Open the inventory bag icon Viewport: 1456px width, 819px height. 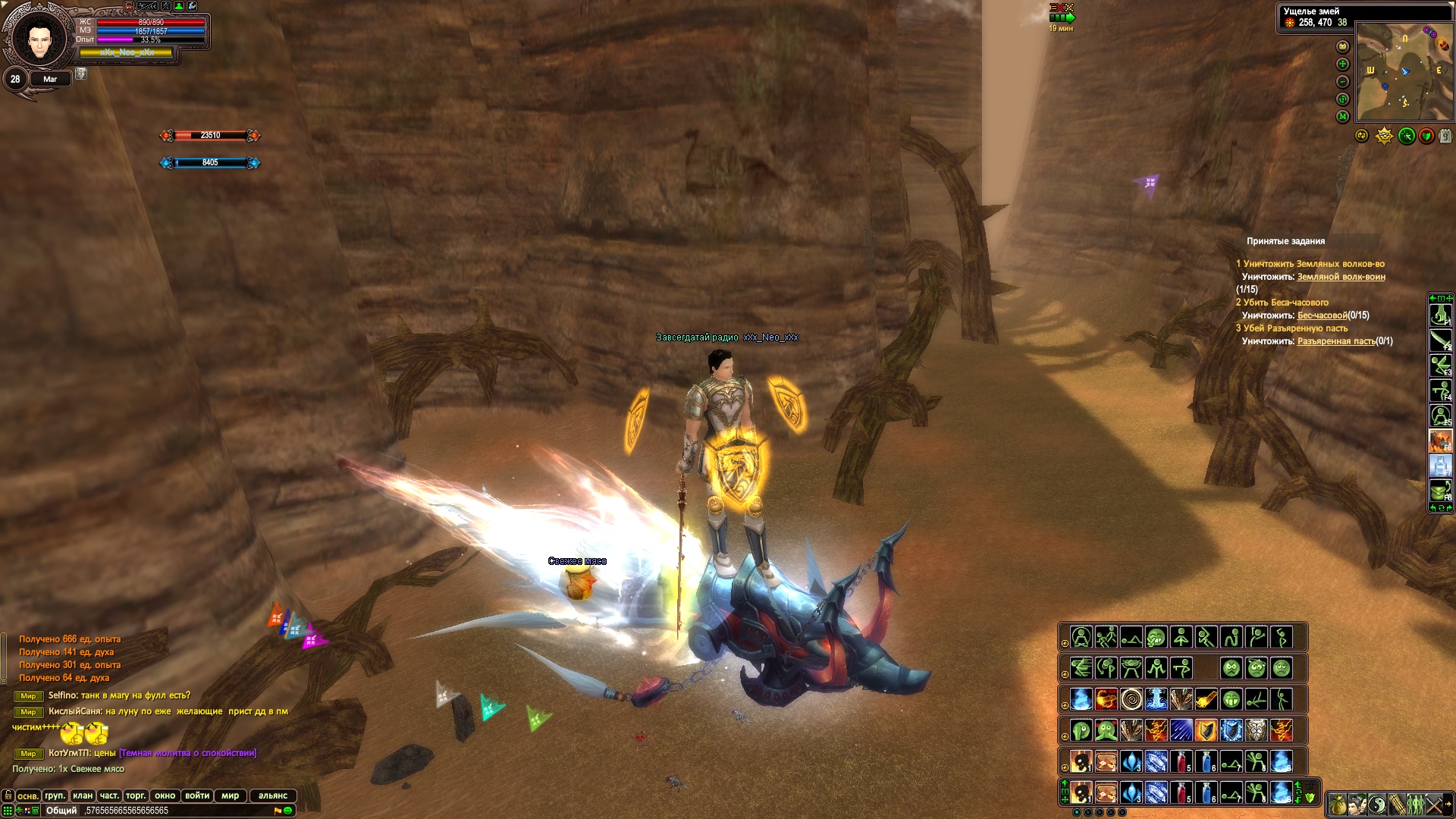point(1337,805)
